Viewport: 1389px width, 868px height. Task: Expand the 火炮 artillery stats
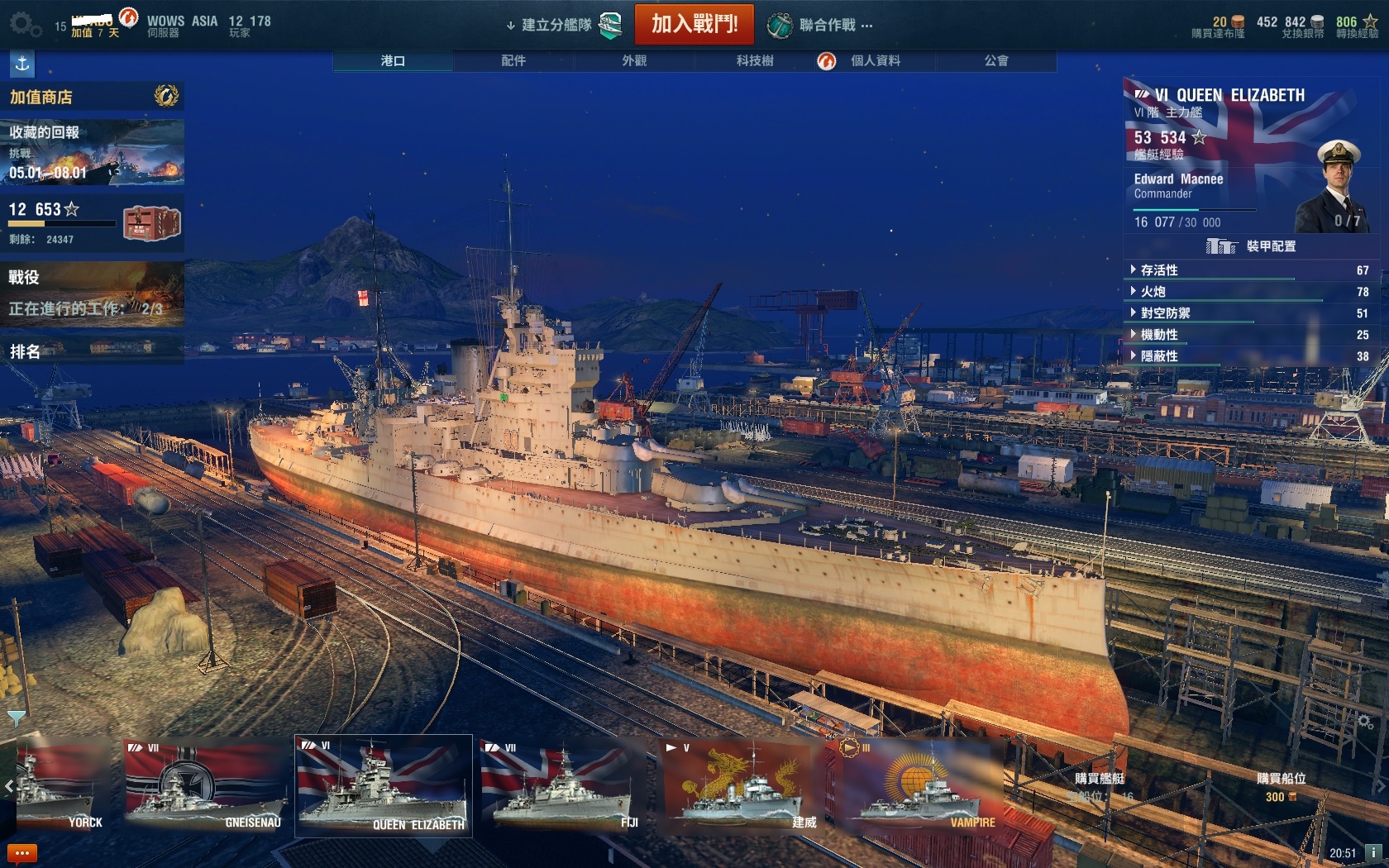(x=1153, y=292)
